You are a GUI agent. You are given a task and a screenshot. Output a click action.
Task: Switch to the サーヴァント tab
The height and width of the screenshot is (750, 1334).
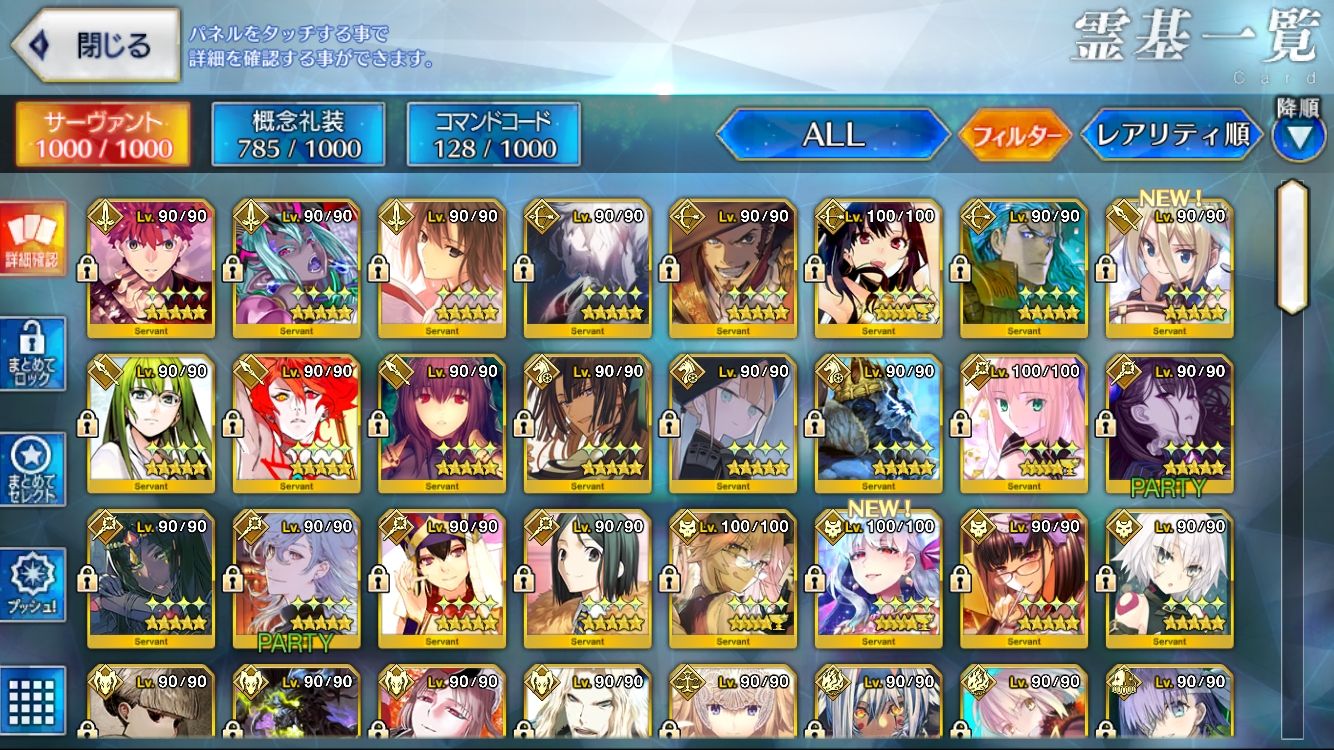[x=103, y=134]
